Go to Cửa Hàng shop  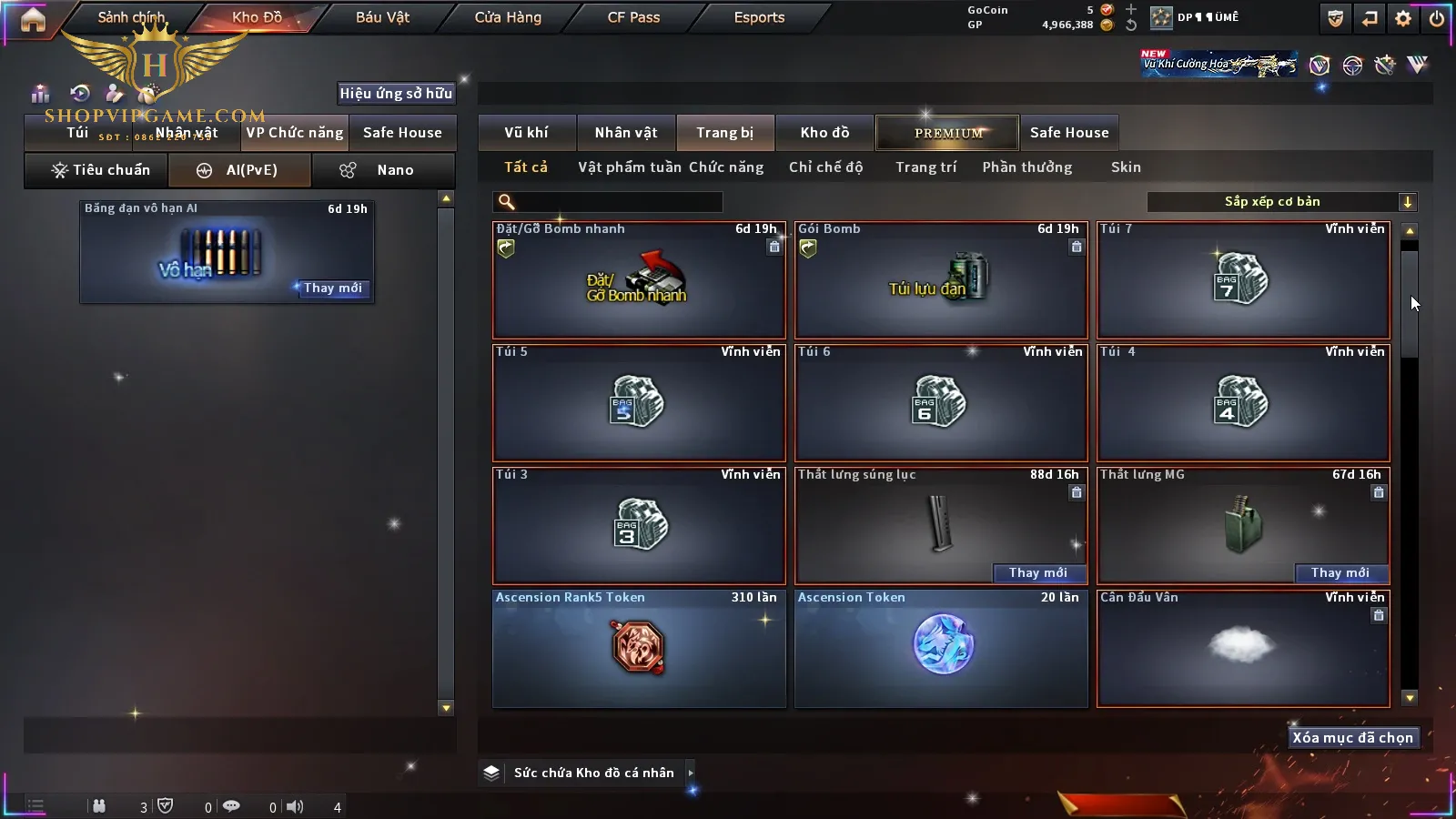point(508,17)
